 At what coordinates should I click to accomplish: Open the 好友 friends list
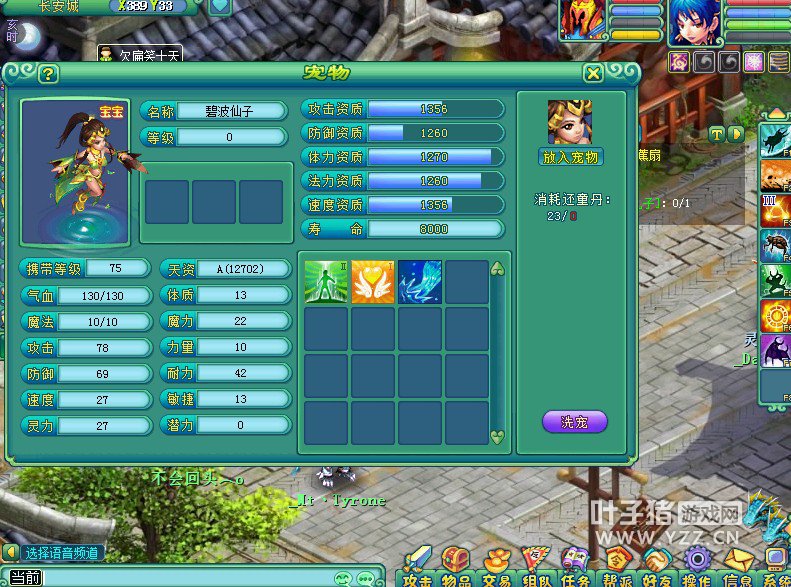pos(656,567)
